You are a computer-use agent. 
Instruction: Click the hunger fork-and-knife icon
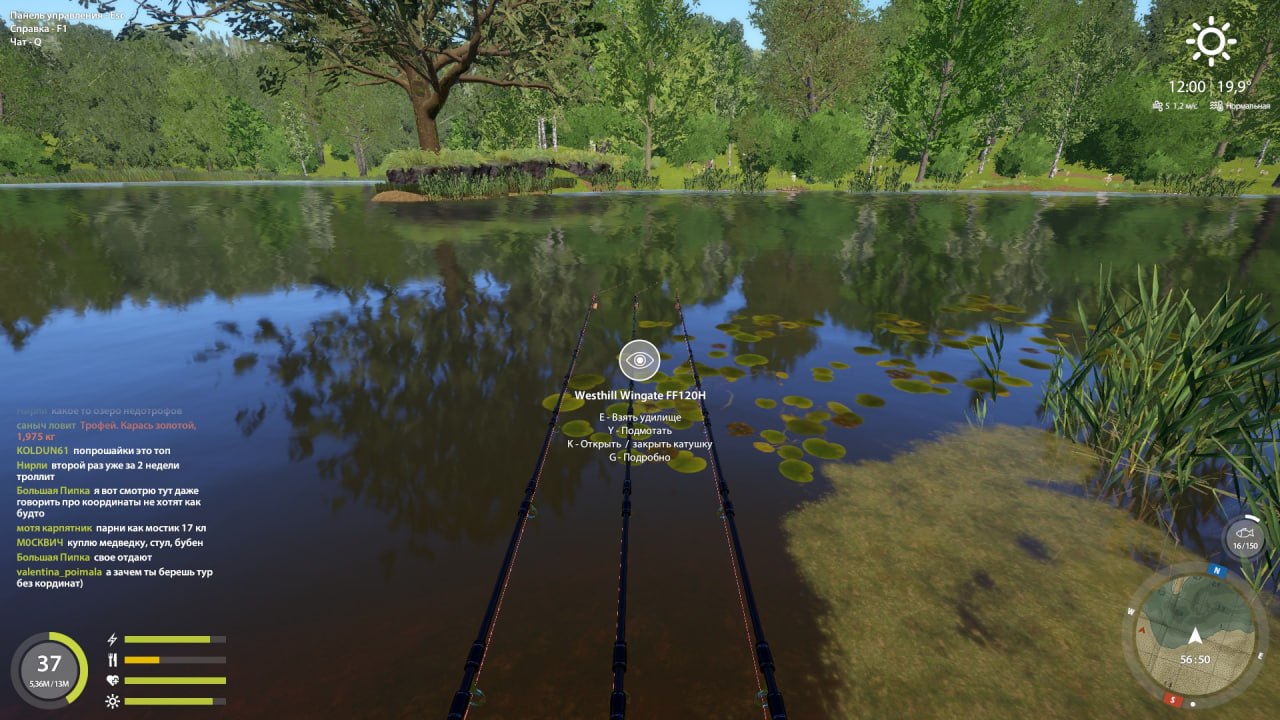(x=112, y=658)
